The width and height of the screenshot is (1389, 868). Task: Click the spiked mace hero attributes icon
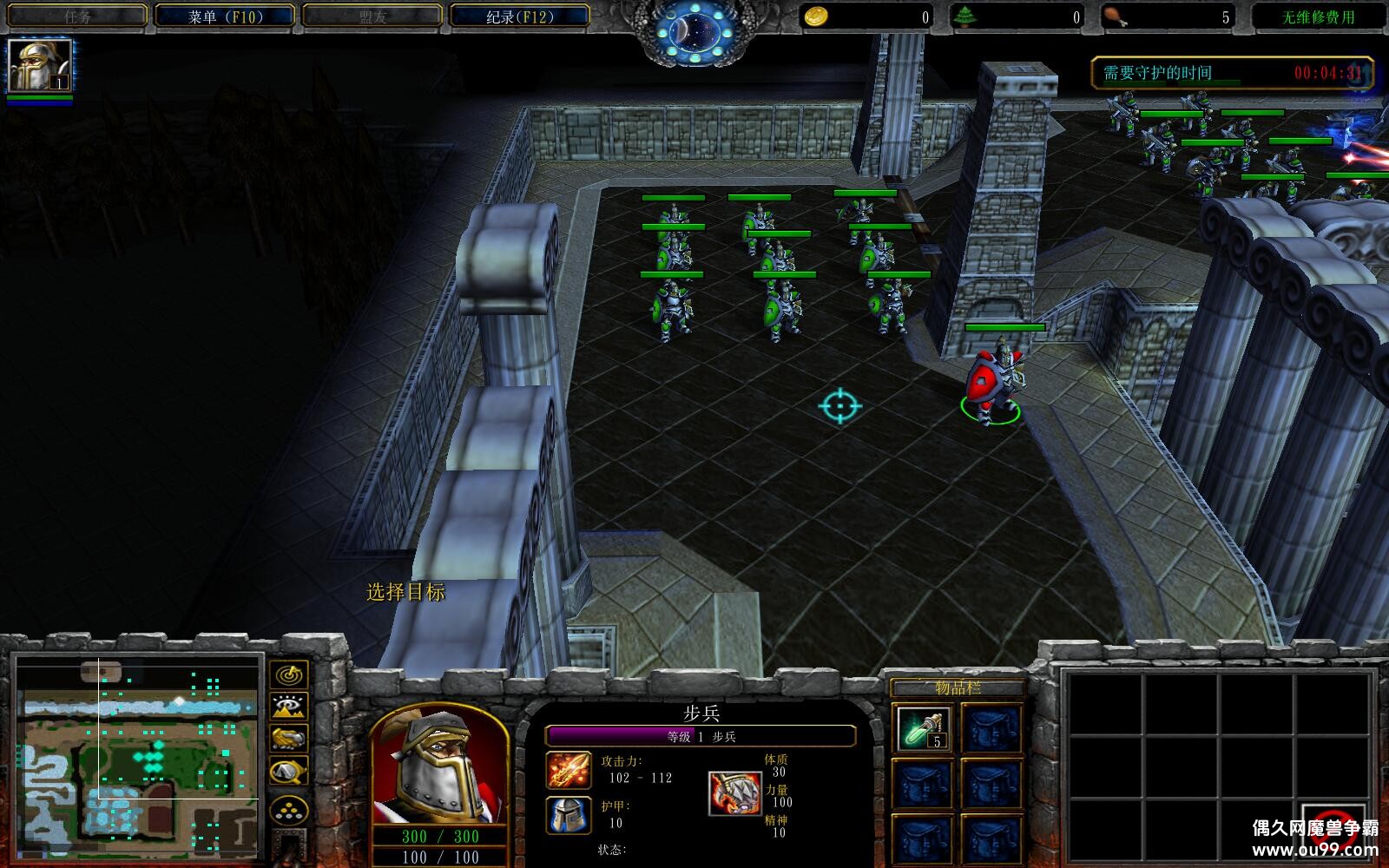pos(734,792)
